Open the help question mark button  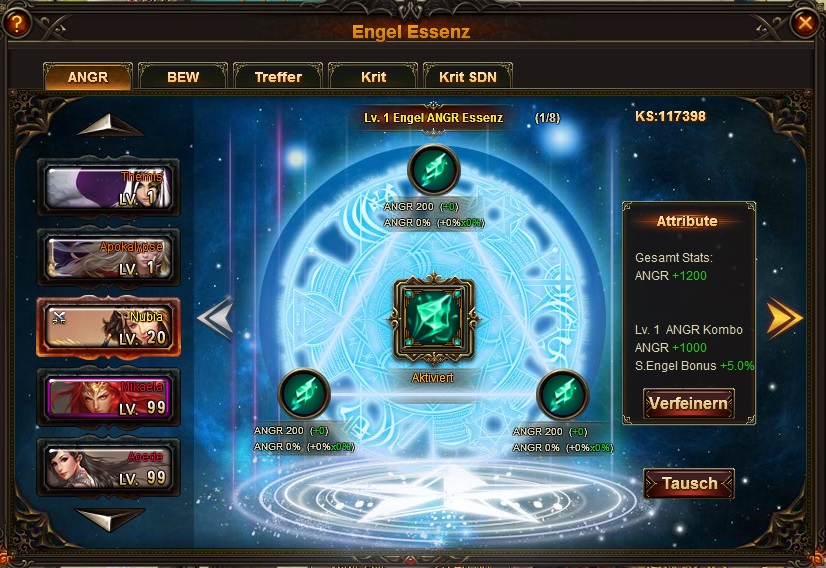pyautogui.click(x=15, y=24)
